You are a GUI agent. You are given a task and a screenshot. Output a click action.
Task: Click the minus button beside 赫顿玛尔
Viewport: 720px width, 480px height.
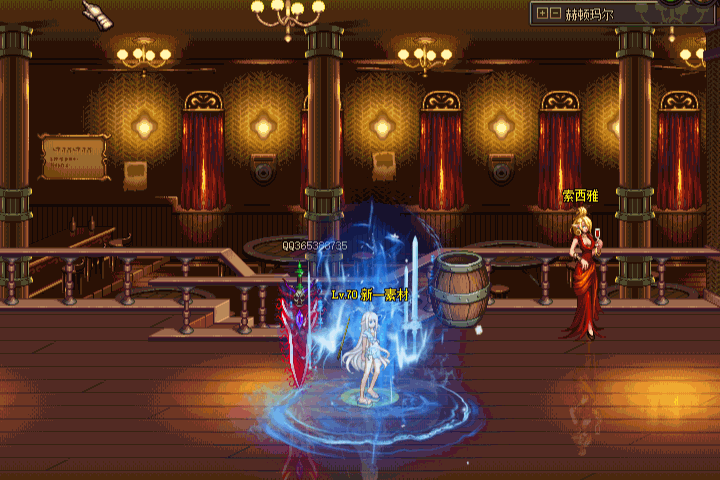555,13
